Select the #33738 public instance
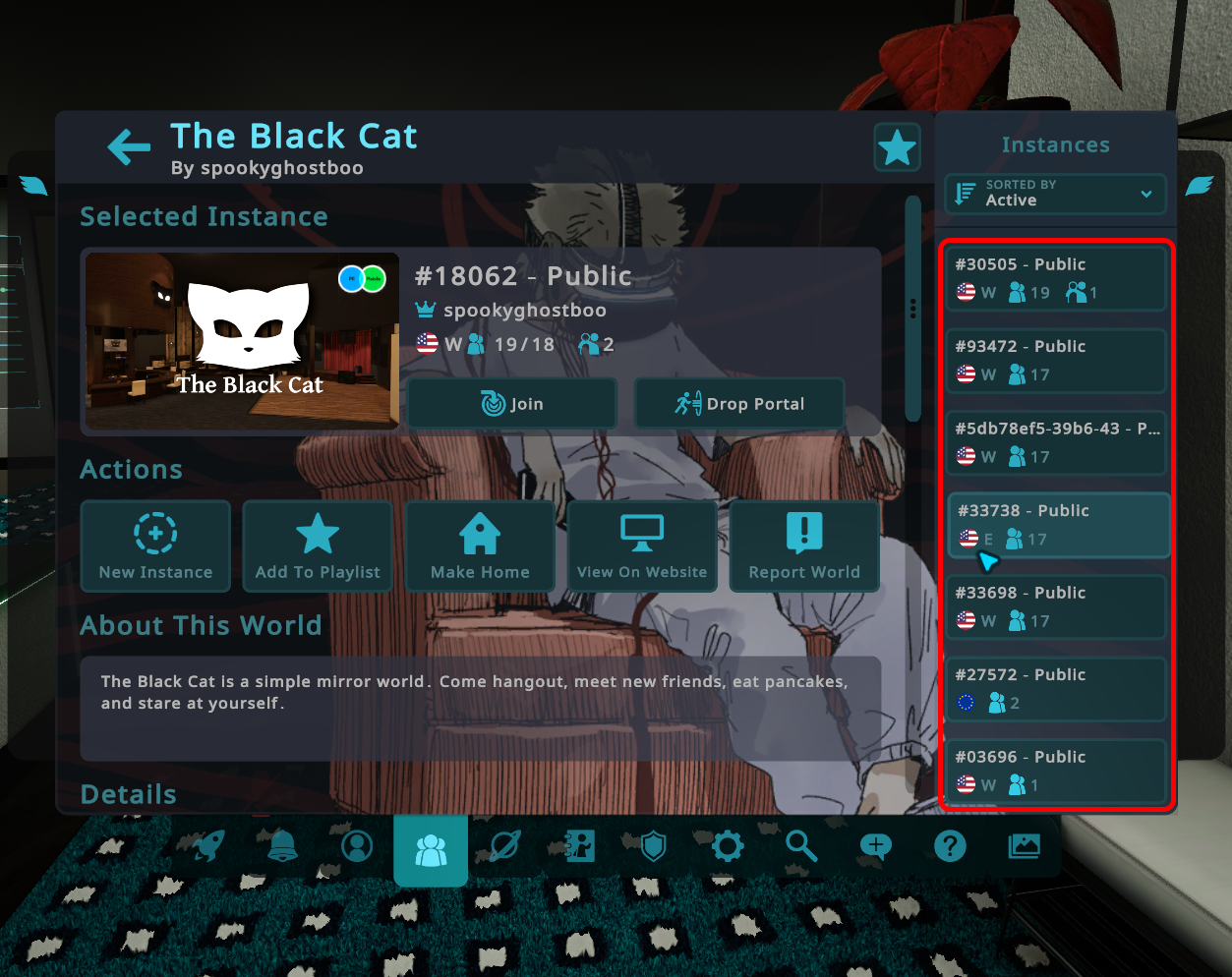The height and width of the screenshot is (977, 1232). pos(1058,525)
